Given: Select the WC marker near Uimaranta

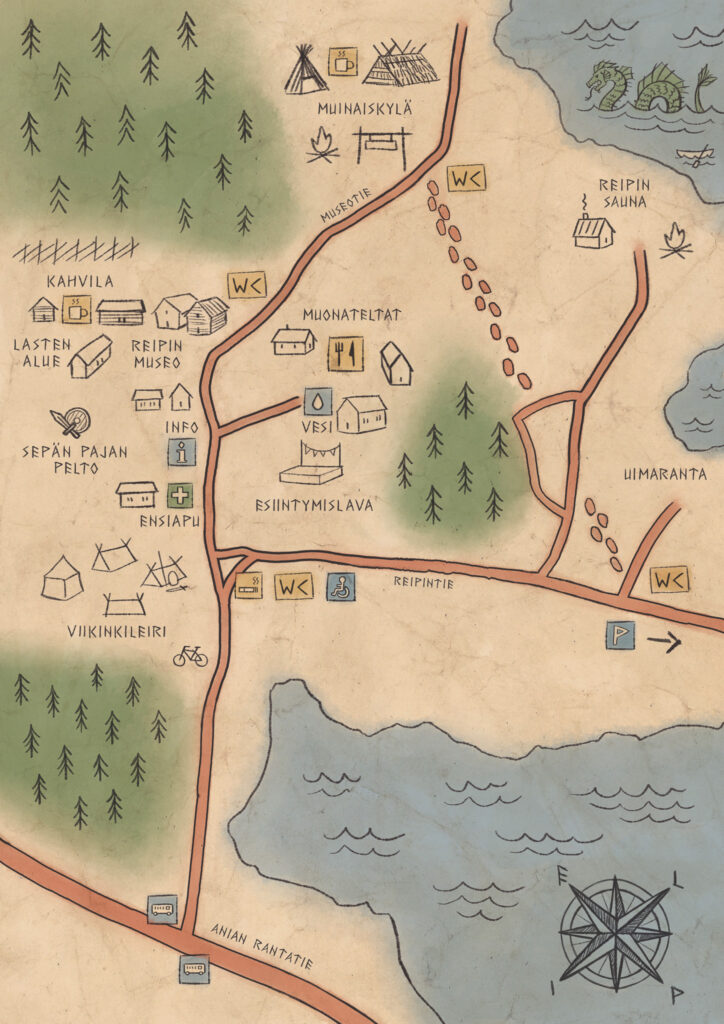Looking at the screenshot, I should pyautogui.click(x=669, y=580).
